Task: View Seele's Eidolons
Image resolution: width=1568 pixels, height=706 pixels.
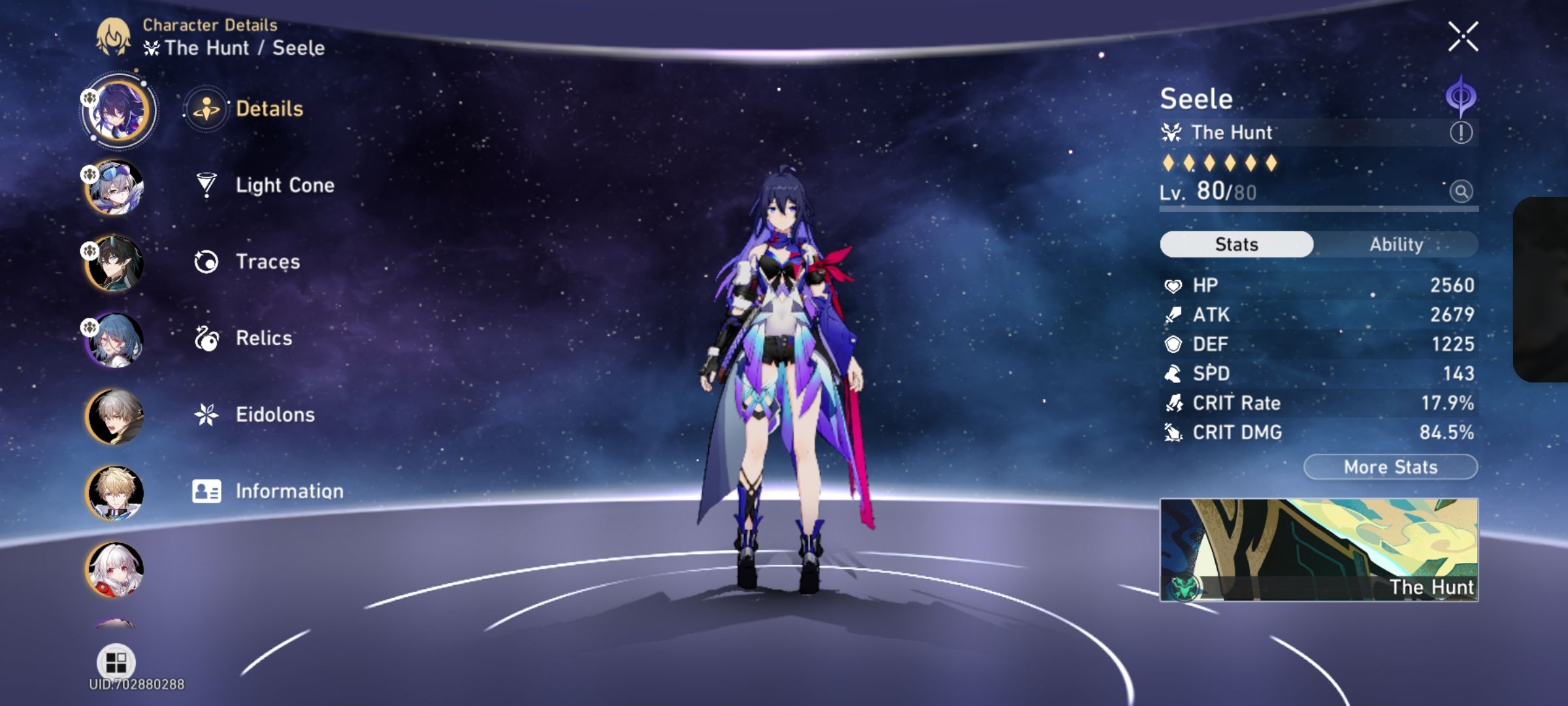Action: pyautogui.click(x=274, y=414)
